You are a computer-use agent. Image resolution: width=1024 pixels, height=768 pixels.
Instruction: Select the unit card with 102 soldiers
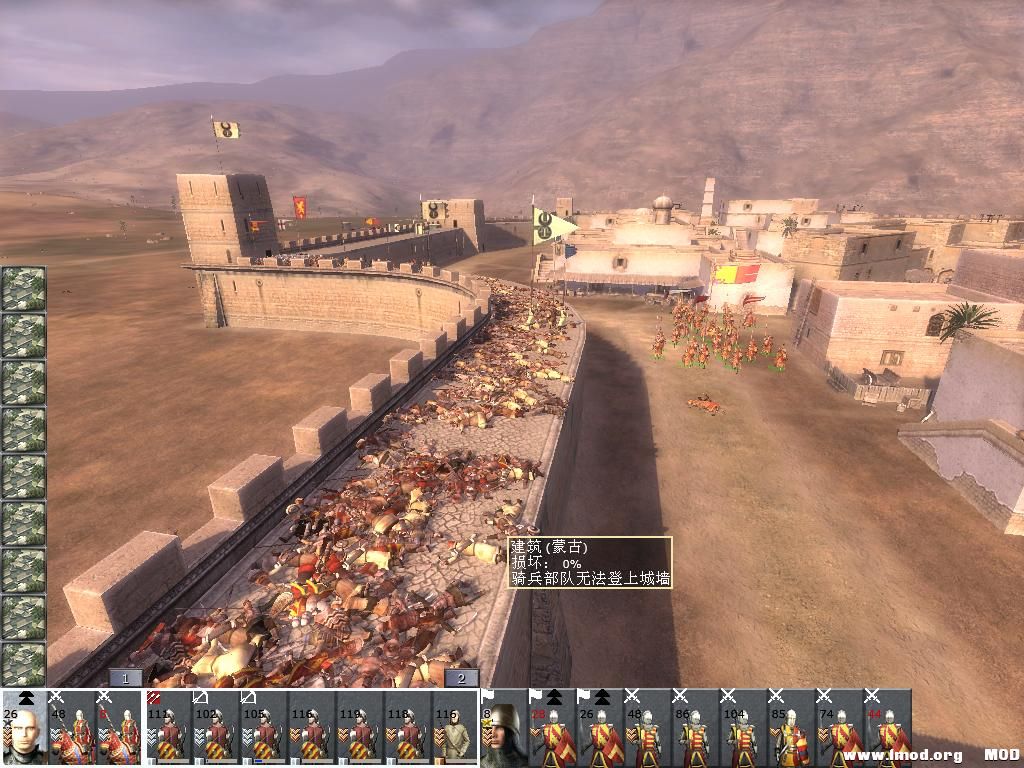pyautogui.click(x=216, y=727)
